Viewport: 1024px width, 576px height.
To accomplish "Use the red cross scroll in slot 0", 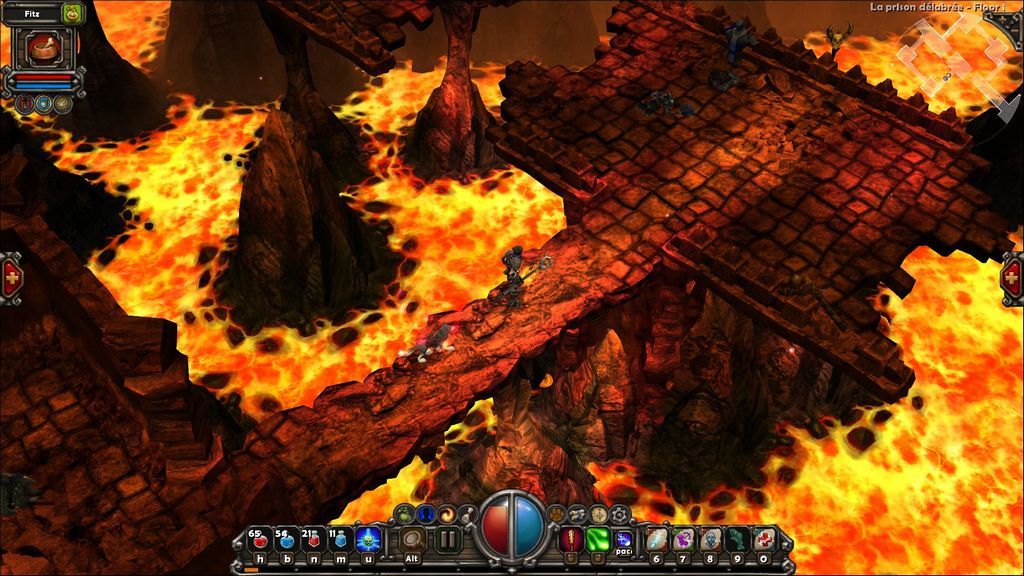I will click(764, 540).
